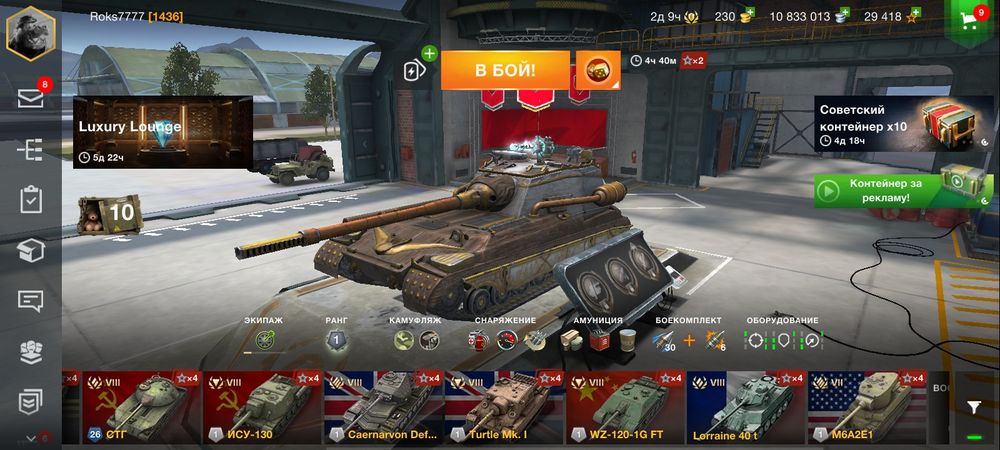
Task: Open the ОБОРУДОВАНИЕ equipment slots
Action: [783, 340]
